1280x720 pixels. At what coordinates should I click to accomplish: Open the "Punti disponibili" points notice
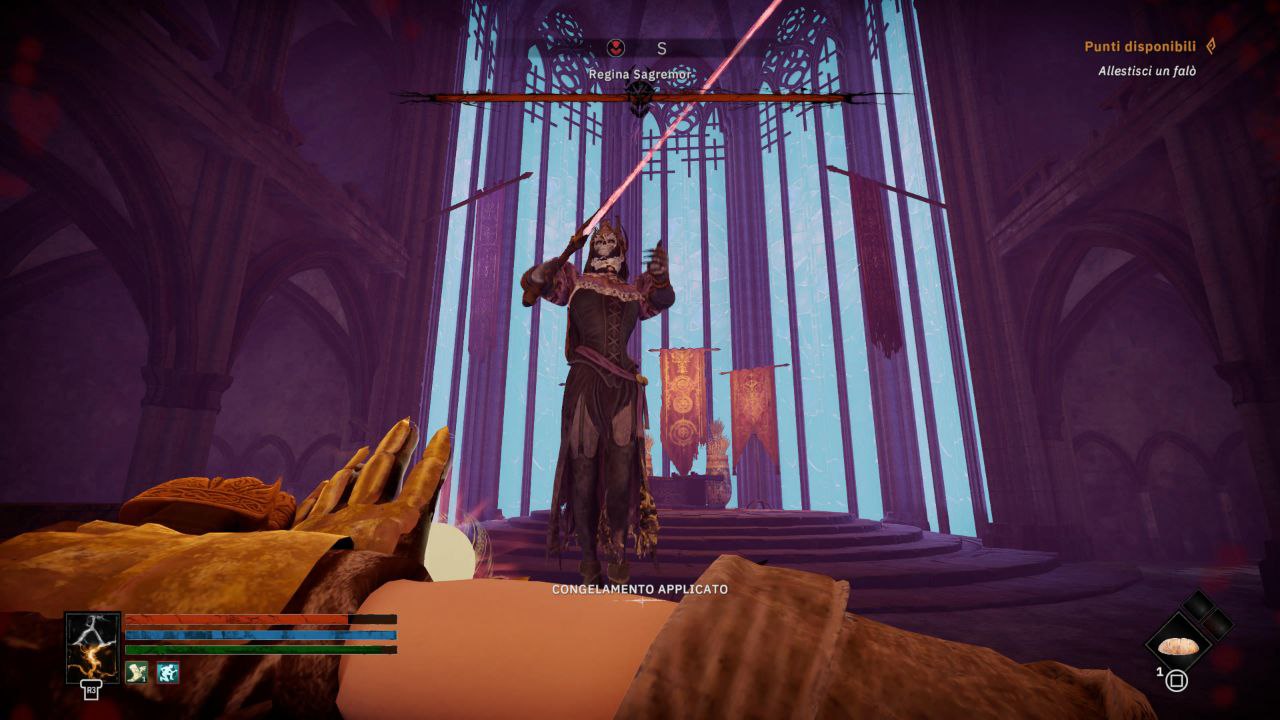(x=1139, y=47)
